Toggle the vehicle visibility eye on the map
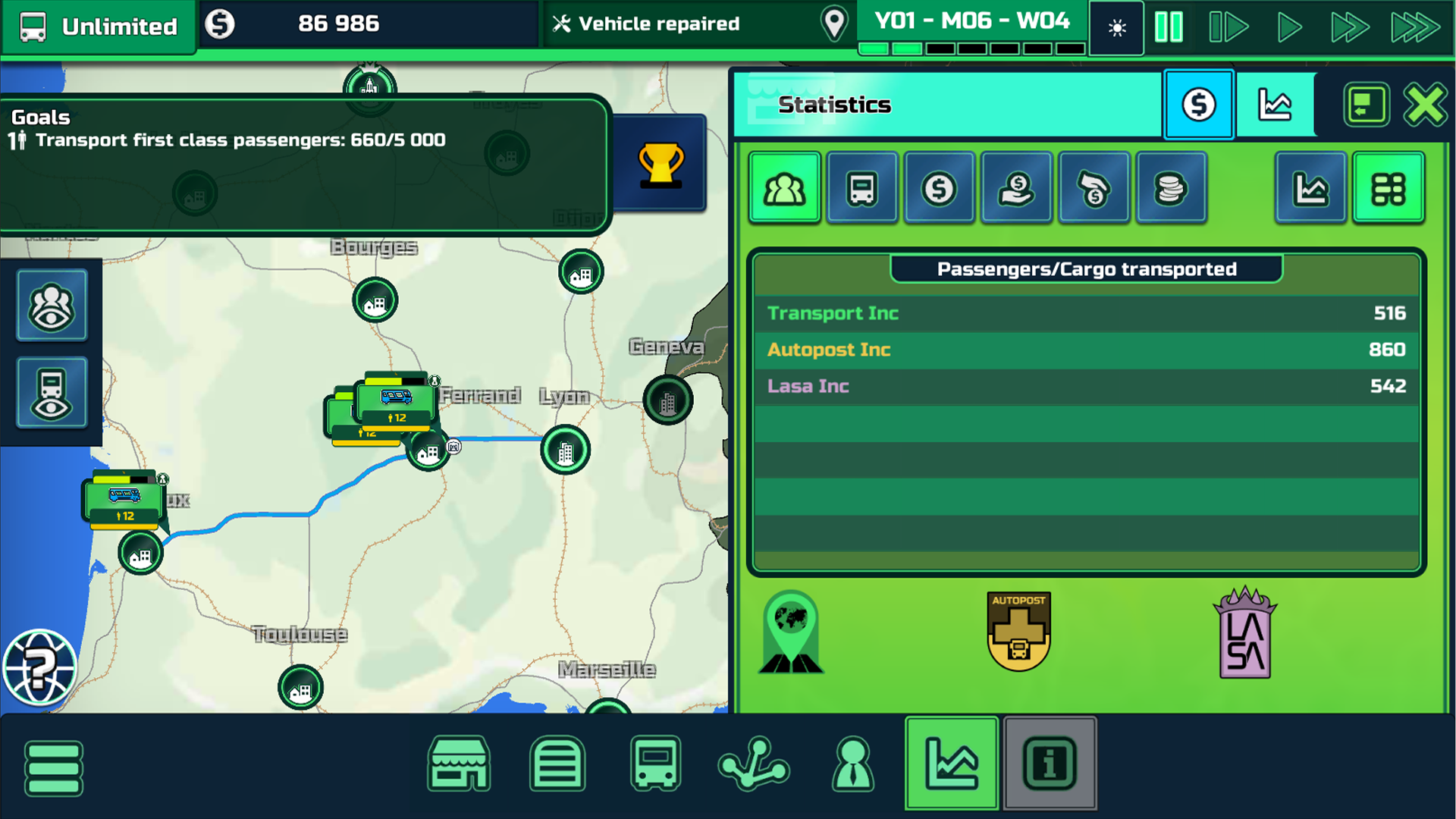Viewport: 1456px width, 819px height. [51, 392]
